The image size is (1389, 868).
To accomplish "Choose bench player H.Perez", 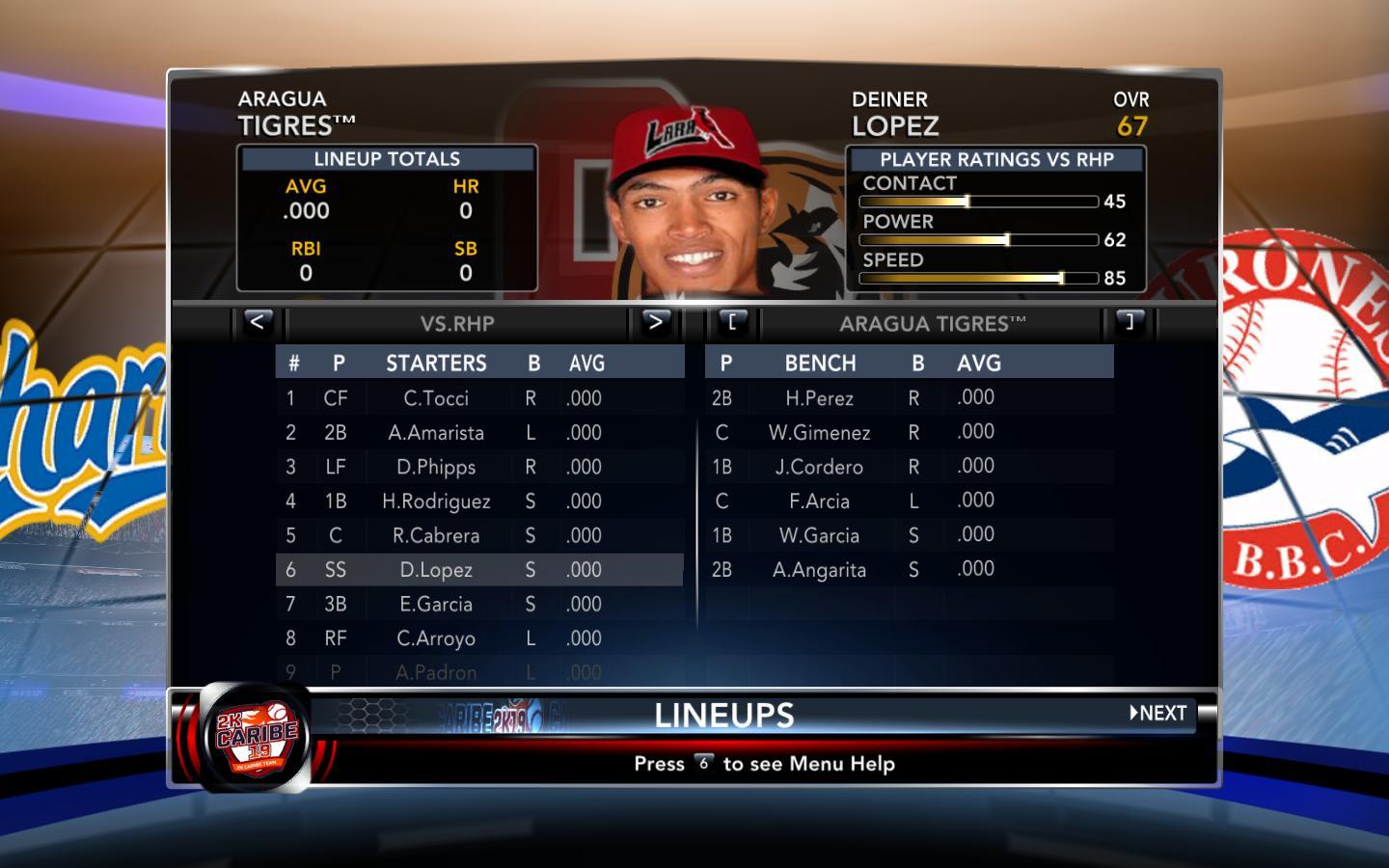I will 819,398.
